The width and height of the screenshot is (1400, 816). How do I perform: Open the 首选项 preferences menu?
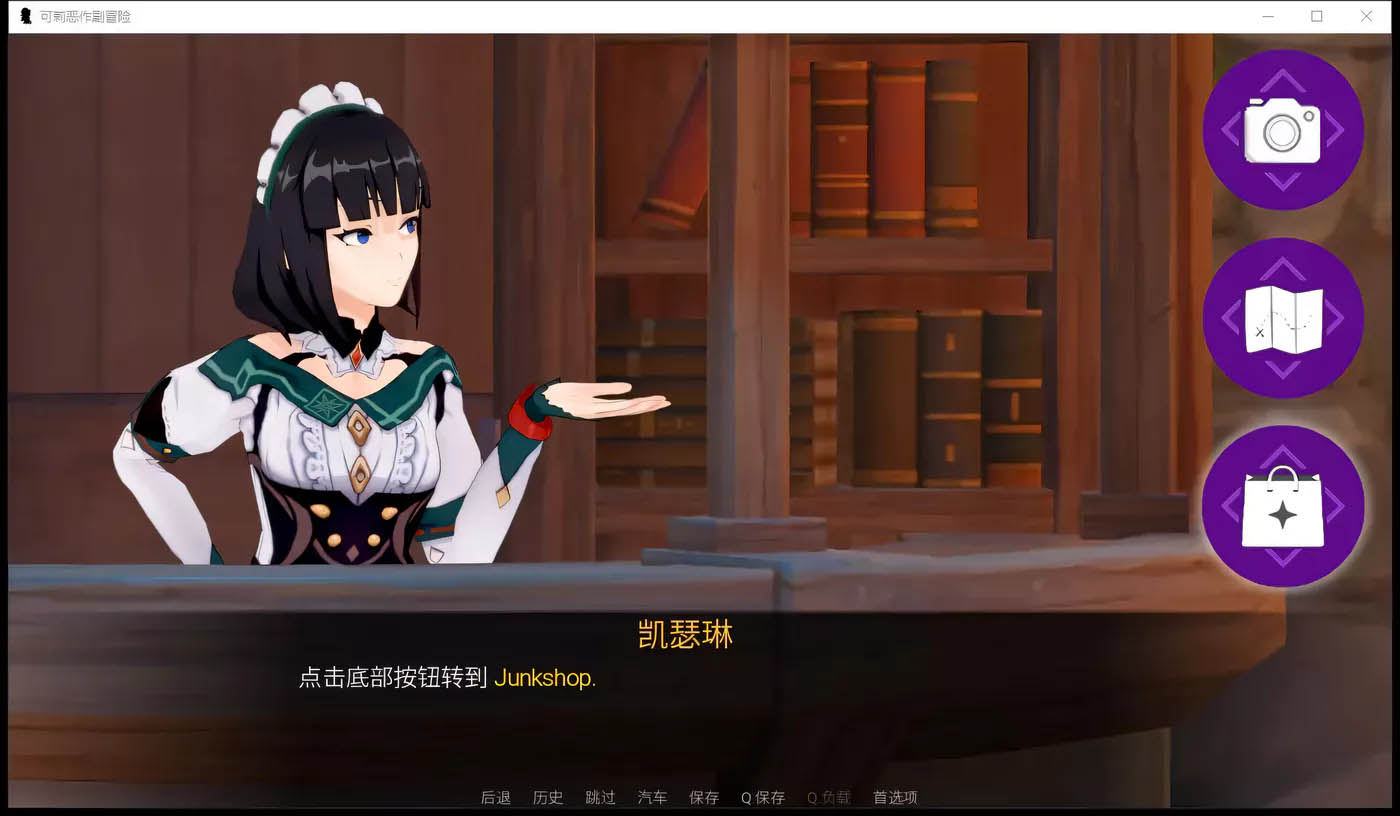tap(893, 797)
